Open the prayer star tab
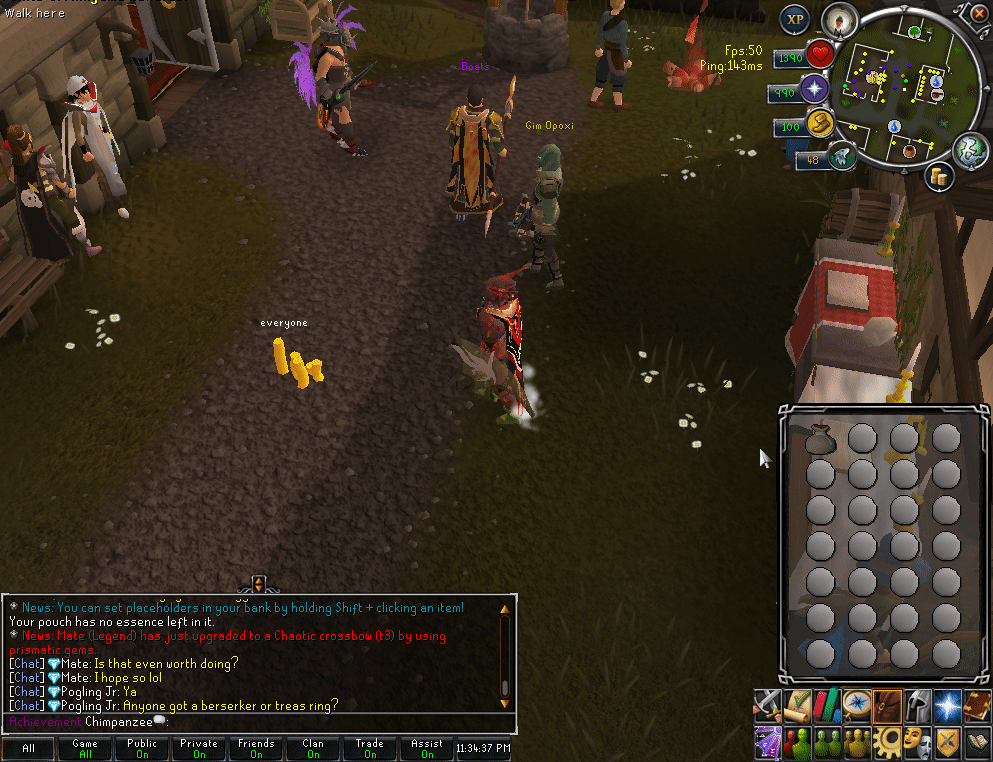Screen dimensions: 993x762 coord(947,706)
